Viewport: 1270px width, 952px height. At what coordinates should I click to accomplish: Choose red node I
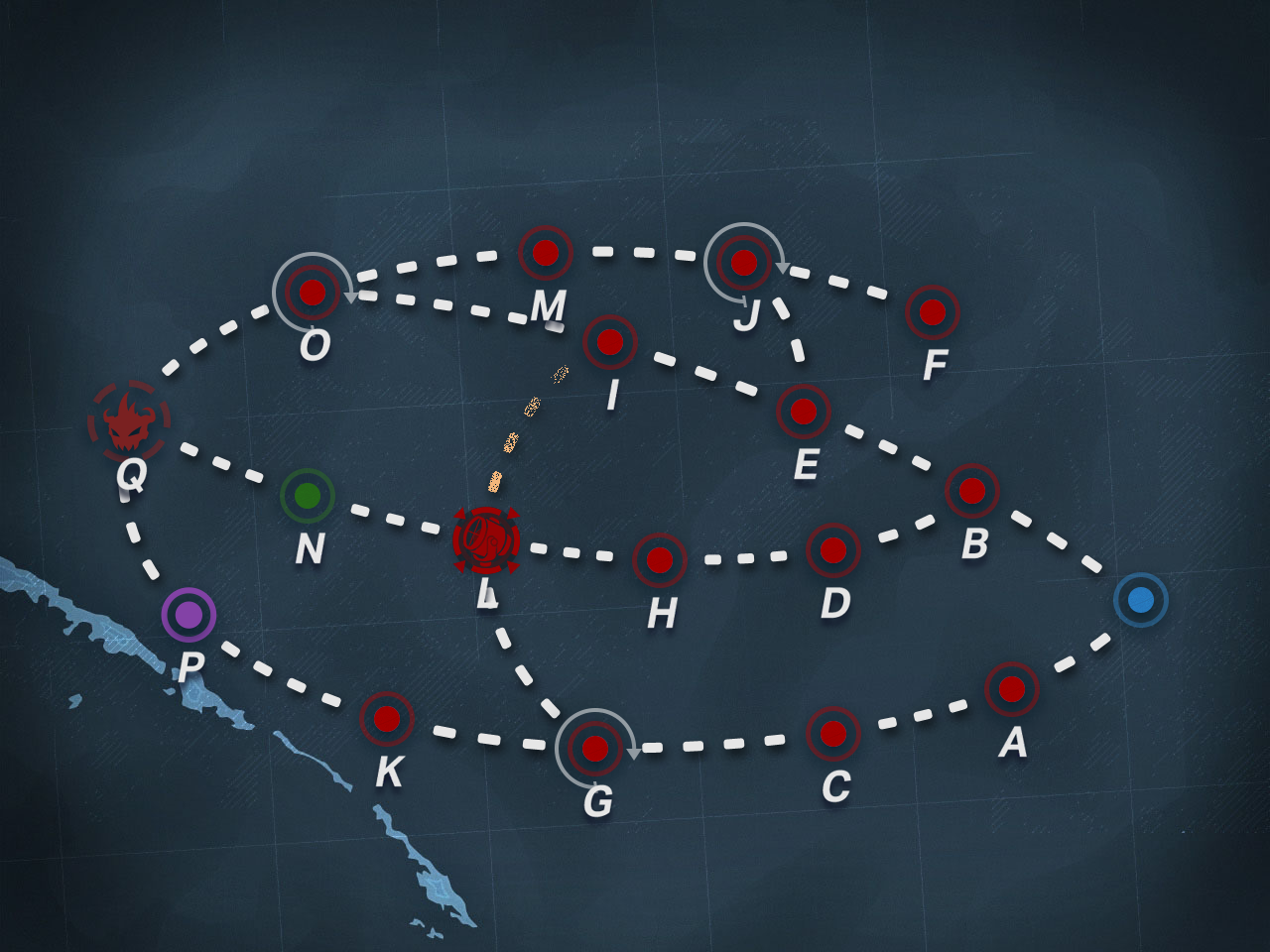tap(610, 342)
